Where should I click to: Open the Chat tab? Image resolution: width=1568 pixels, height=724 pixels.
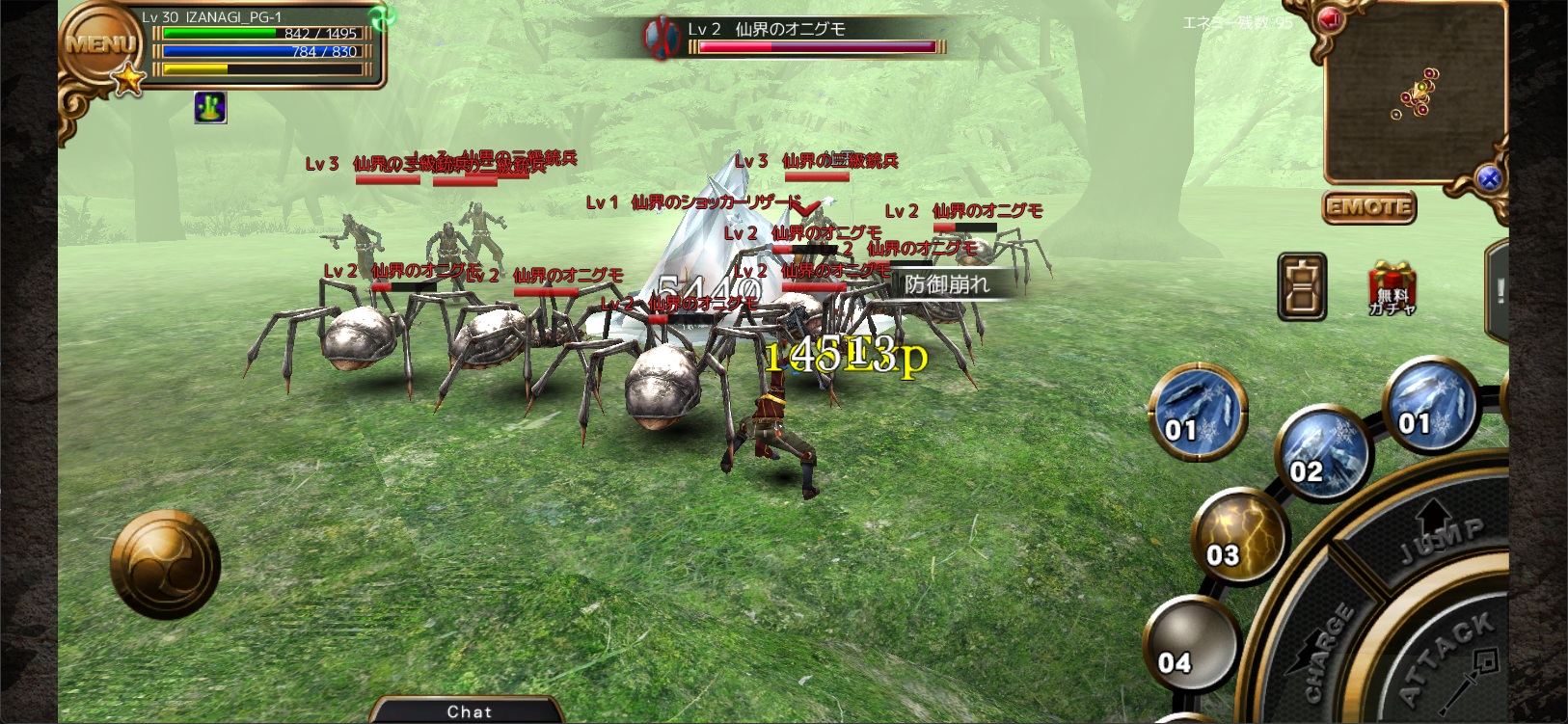[x=469, y=711]
